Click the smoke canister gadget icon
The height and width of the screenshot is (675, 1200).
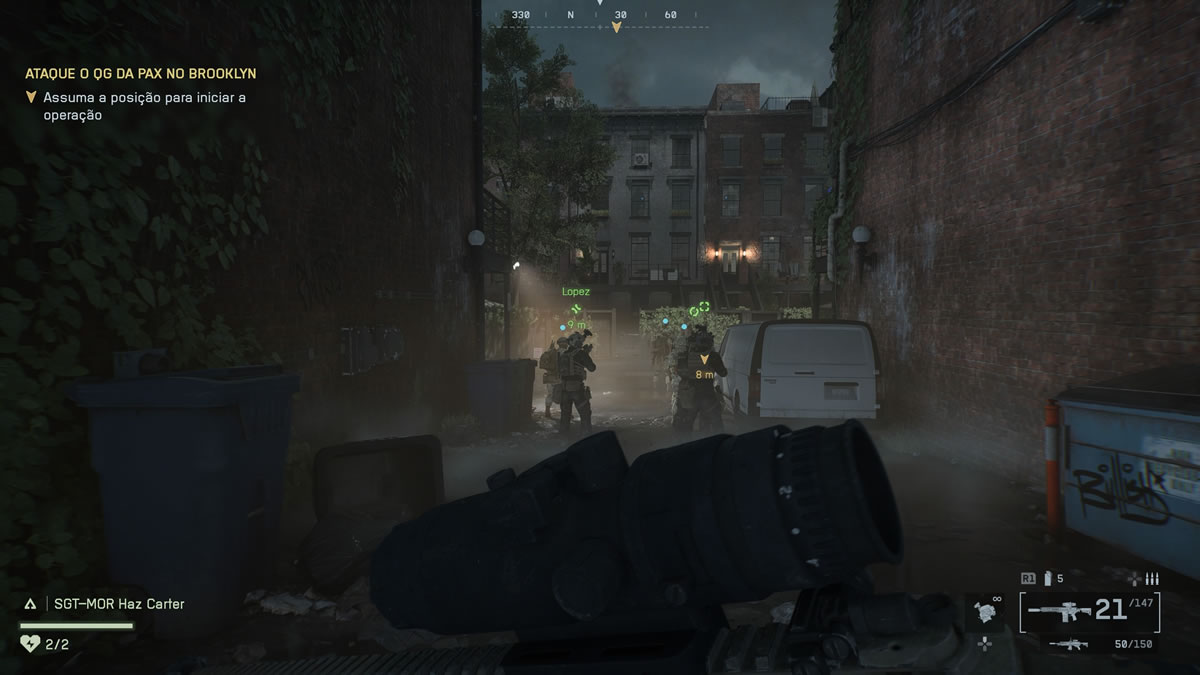(x=1048, y=578)
